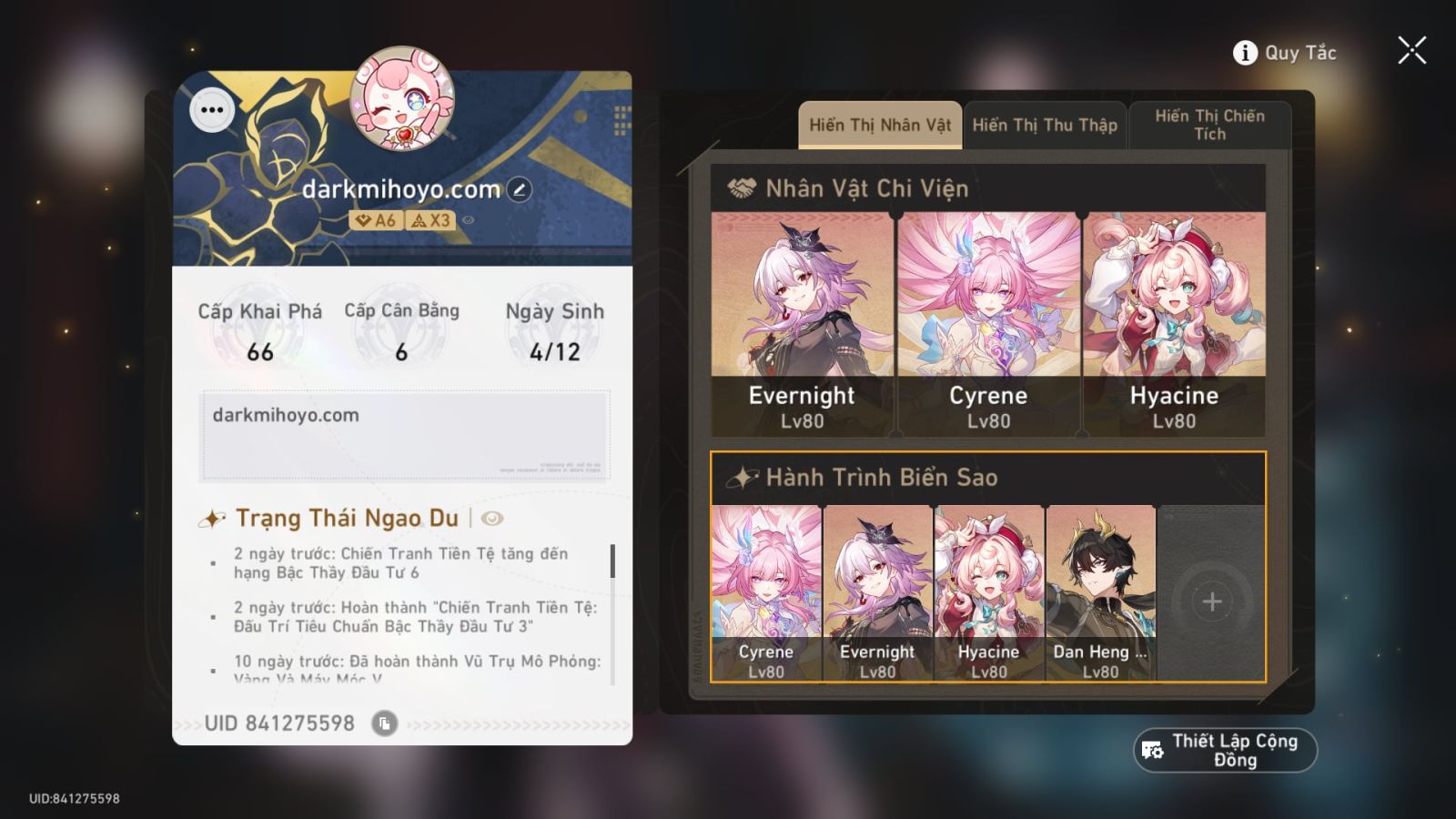Open the Thiết Lập Cộng Đồng panel
The height and width of the screenshot is (819, 1456).
coord(1223,750)
